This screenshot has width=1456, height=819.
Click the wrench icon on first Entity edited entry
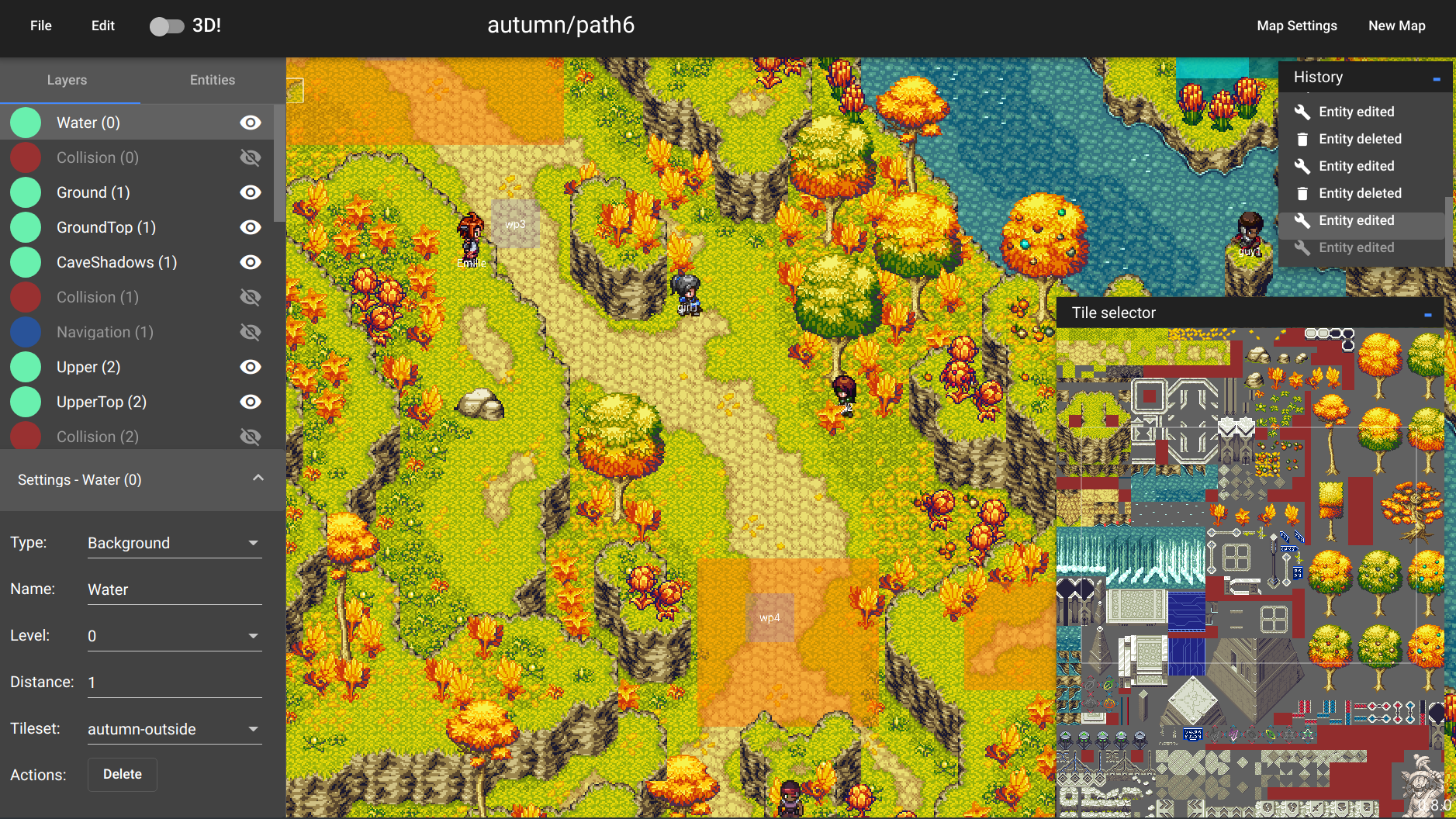[1303, 111]
